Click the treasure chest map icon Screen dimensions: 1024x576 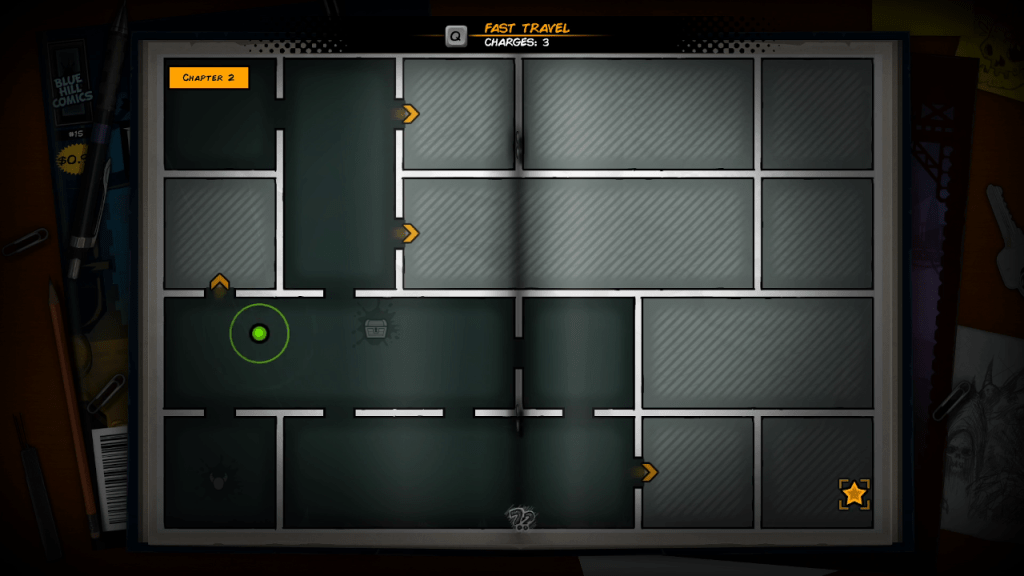[376, 328]
